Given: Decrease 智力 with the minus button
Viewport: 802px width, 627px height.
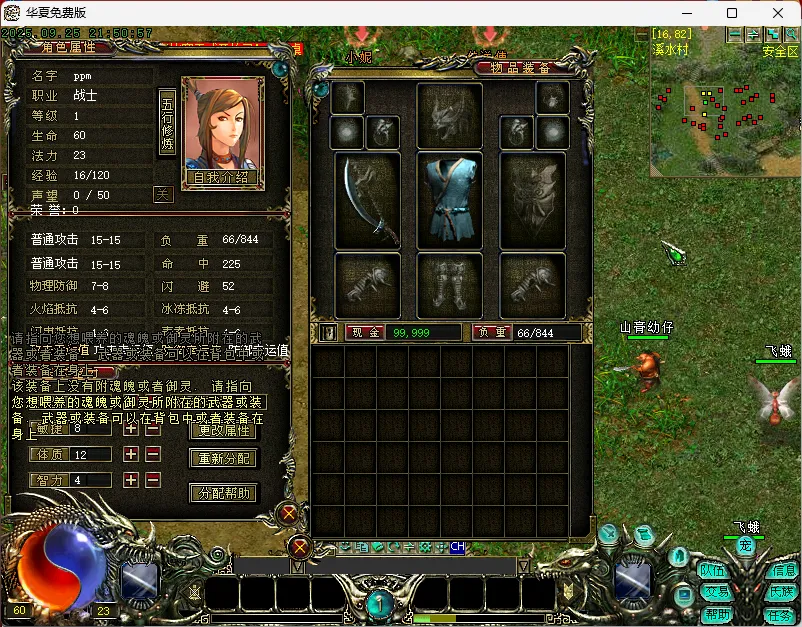Looking at the screenshot, I should 153,480.
